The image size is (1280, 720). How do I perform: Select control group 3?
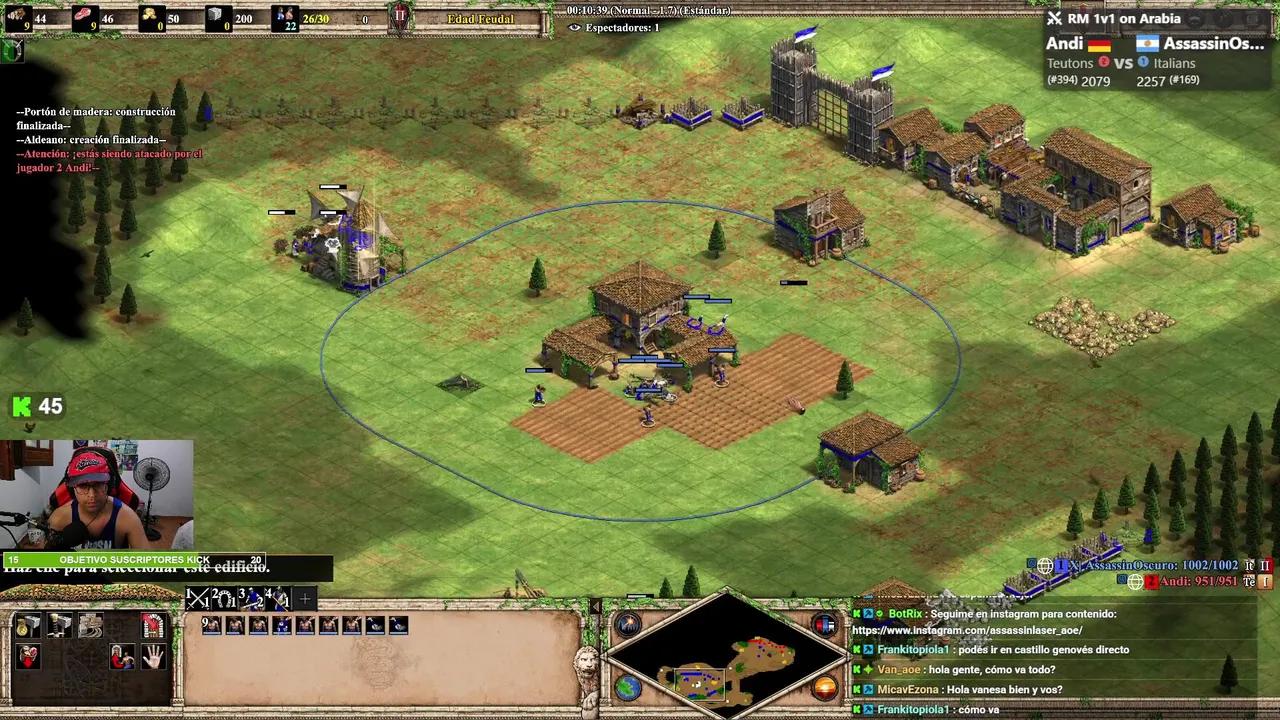pyautogui.click(x=251, y=599)
